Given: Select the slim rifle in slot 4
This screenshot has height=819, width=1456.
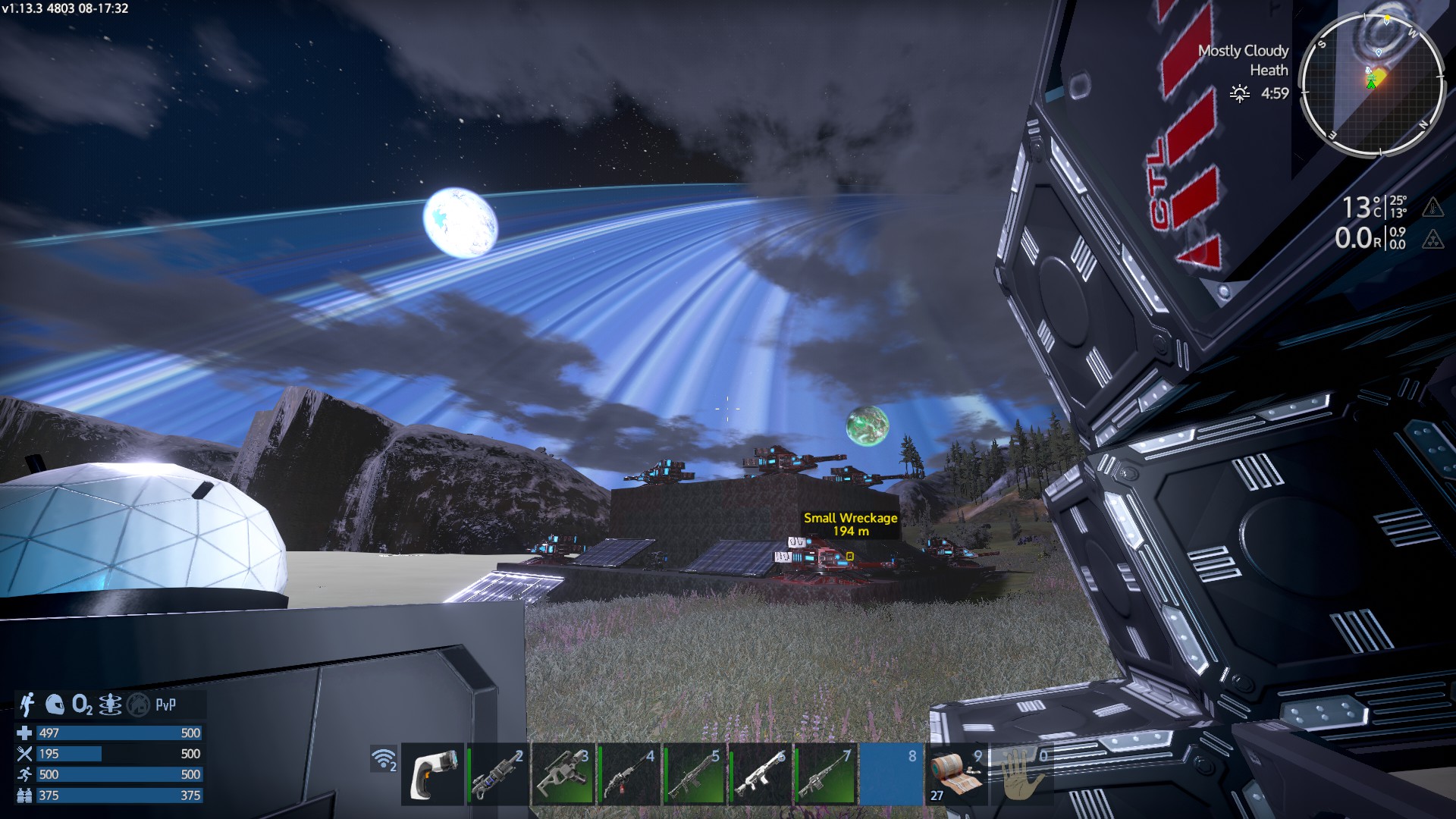Looking at the screenshot, I should pos(628,773).
